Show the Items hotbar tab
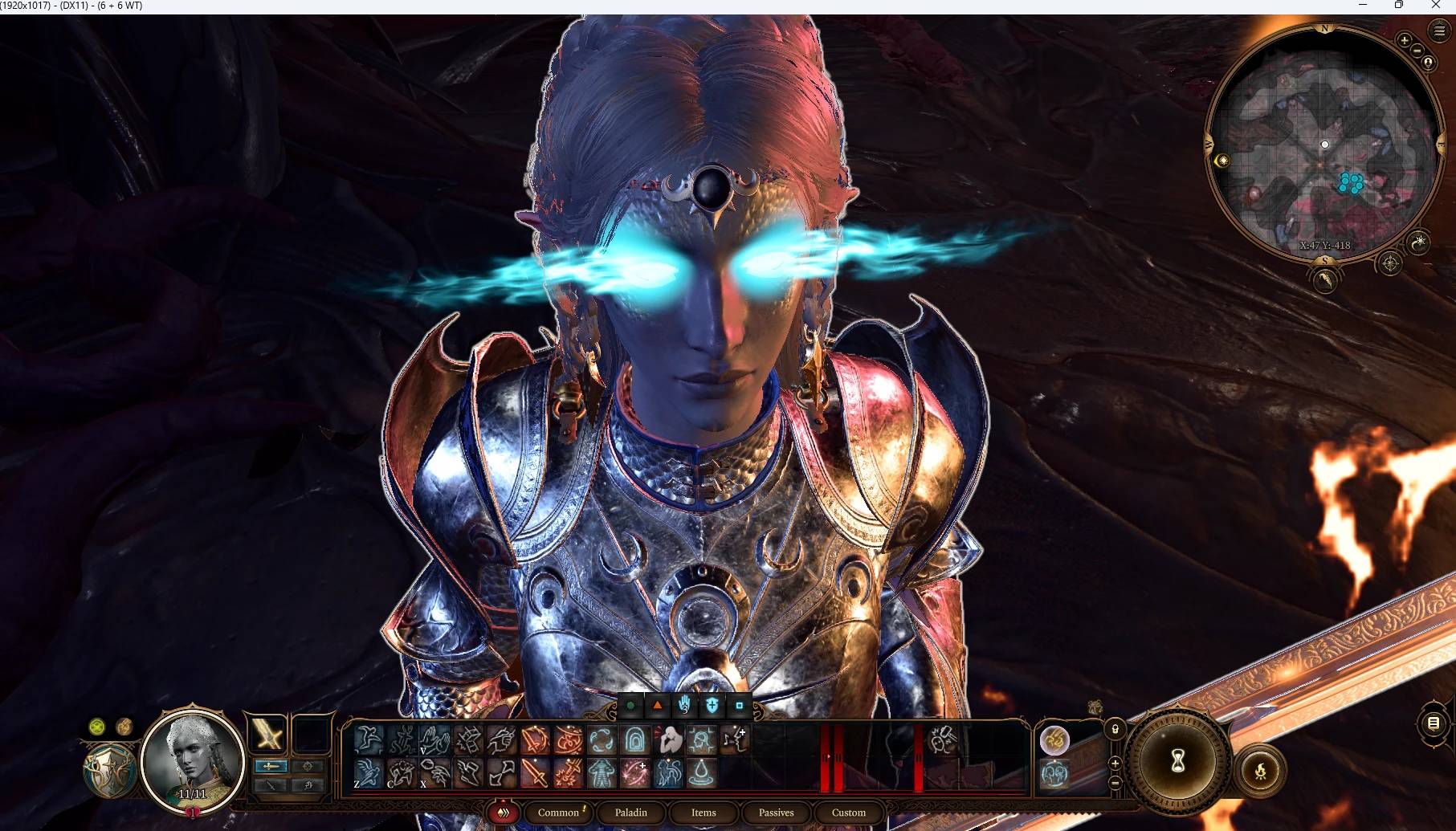 point(704,813)
